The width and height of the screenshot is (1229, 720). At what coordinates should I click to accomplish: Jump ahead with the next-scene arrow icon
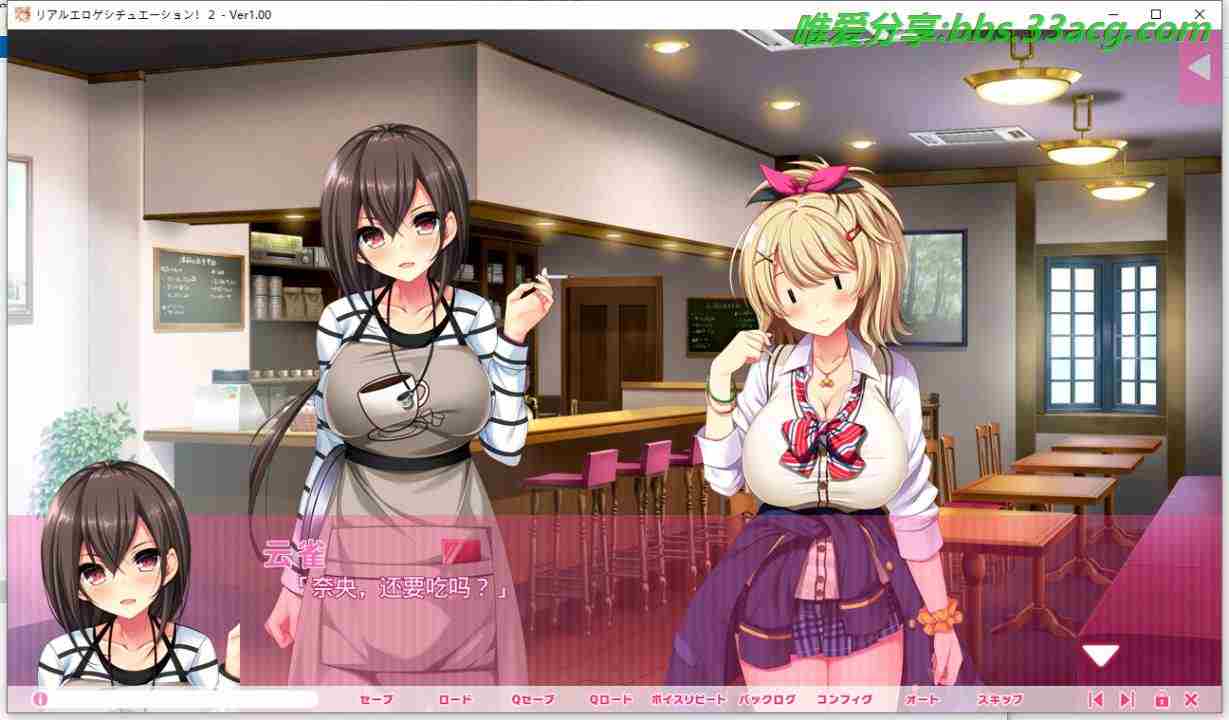tap(1127, 700)
